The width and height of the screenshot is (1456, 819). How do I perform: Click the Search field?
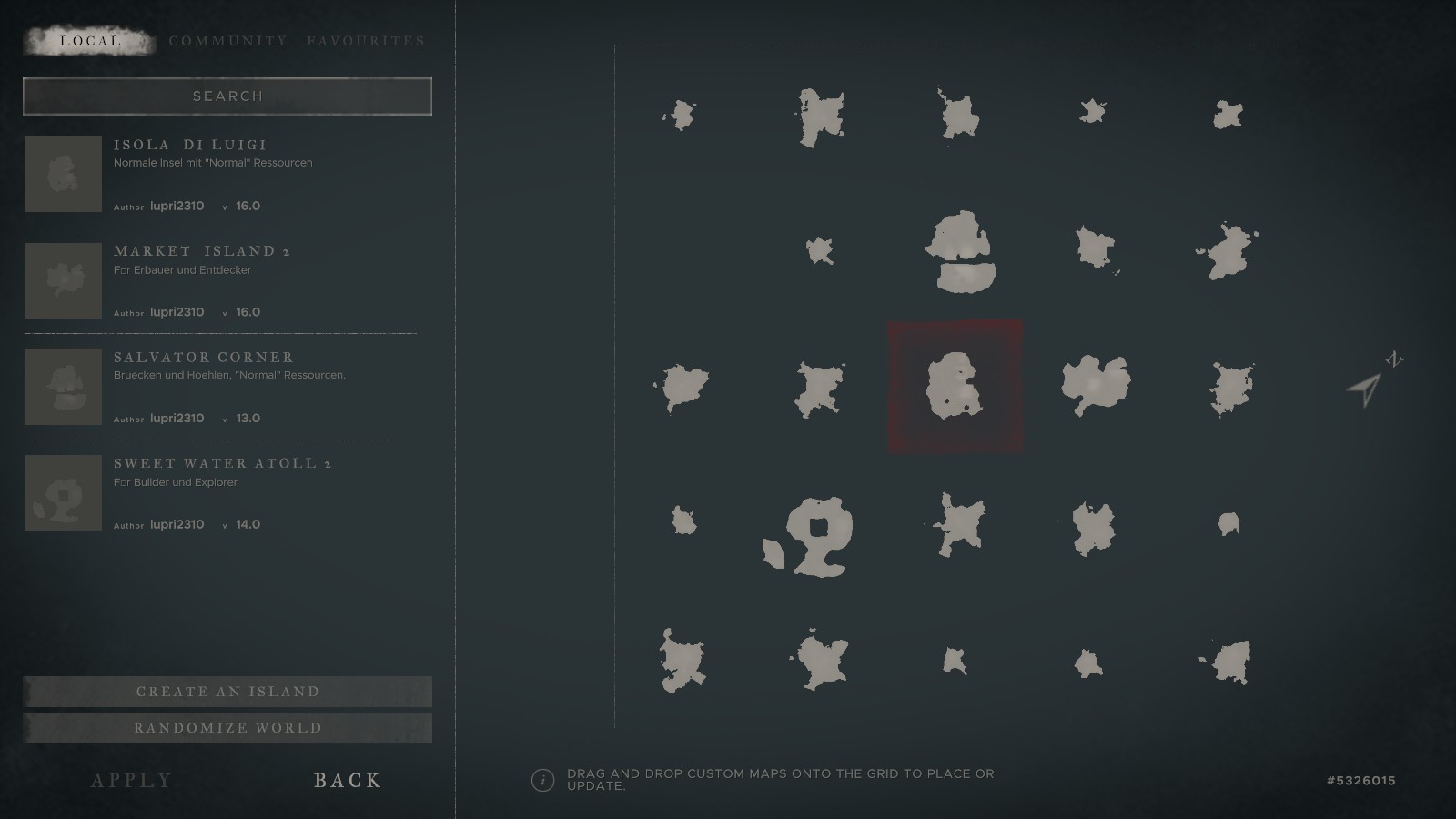click(227, 96)
